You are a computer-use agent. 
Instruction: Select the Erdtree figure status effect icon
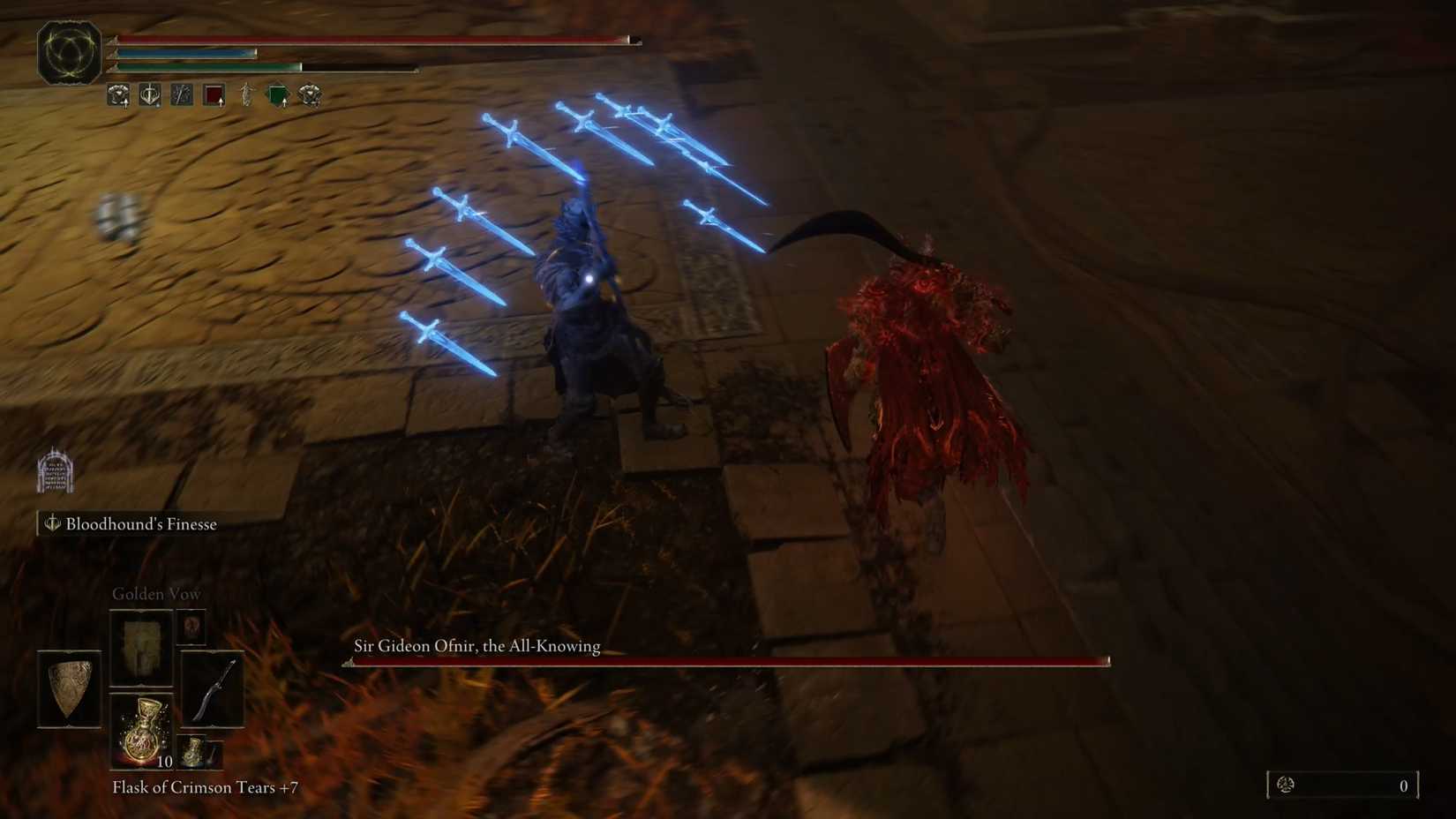246,93
